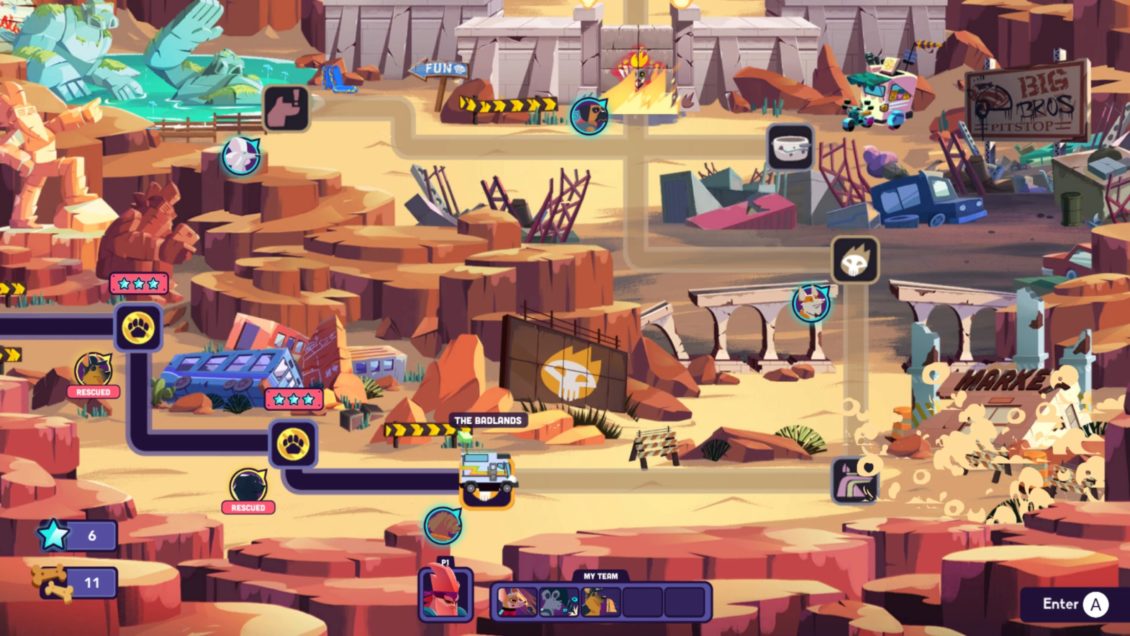The image size is (1130, 636).
Task: Click the white dog character marker
Action: (x=240, y=156)
